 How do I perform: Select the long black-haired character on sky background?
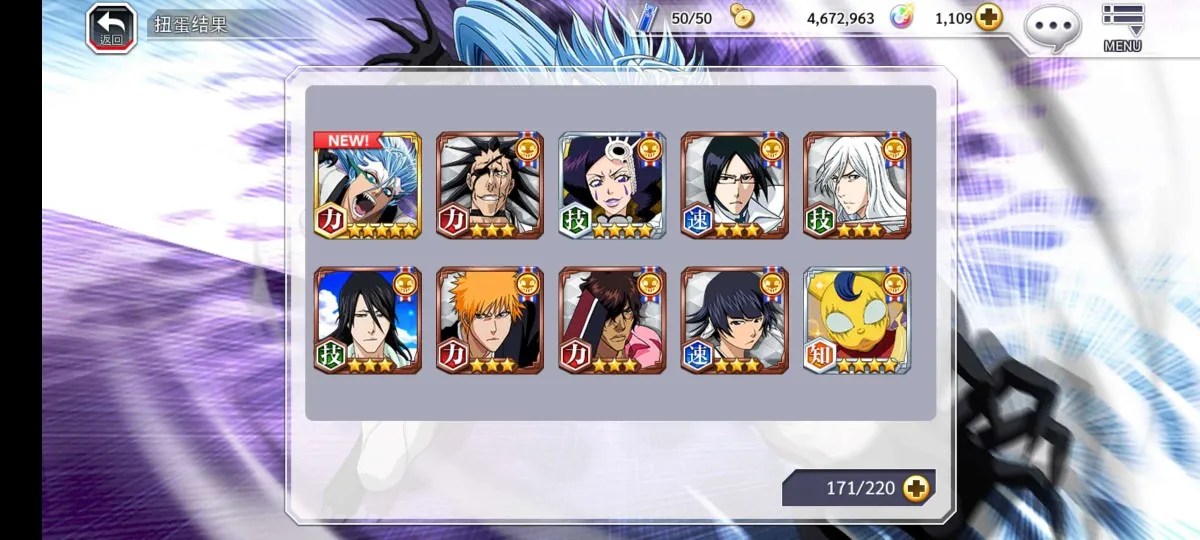click(367, 320)
